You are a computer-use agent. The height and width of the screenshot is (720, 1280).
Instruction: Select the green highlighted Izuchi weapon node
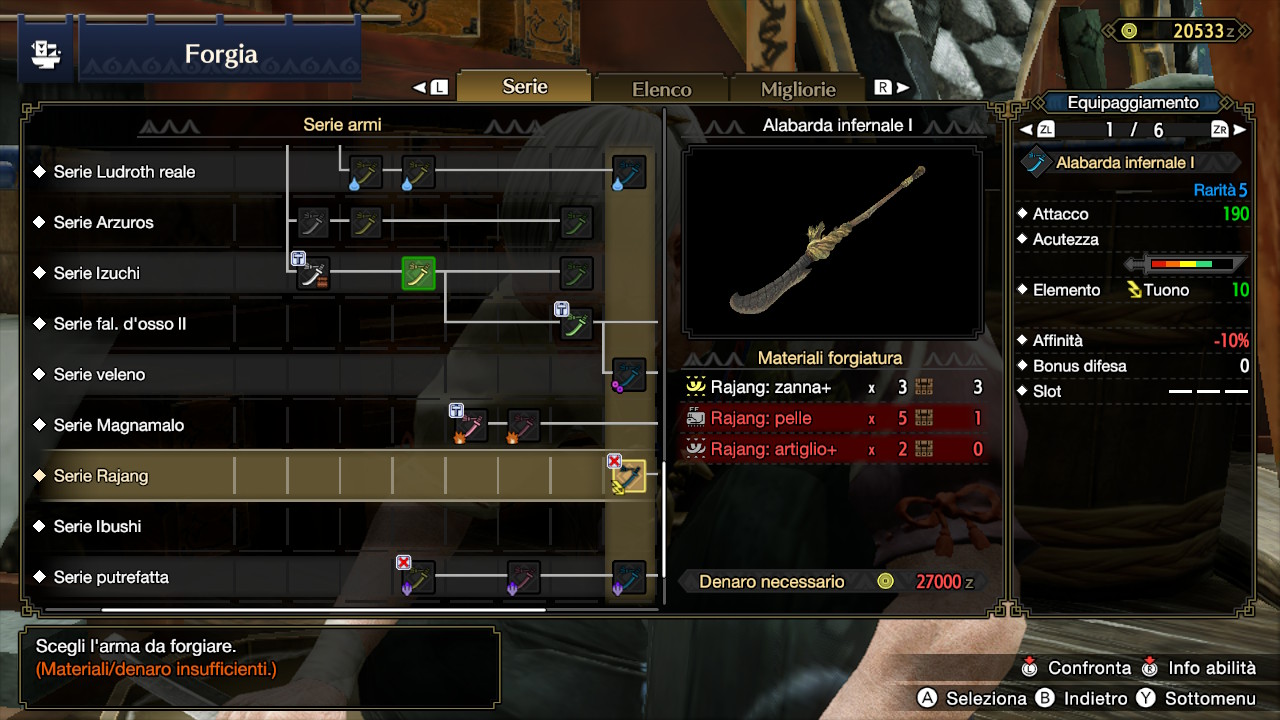(418, 273)
